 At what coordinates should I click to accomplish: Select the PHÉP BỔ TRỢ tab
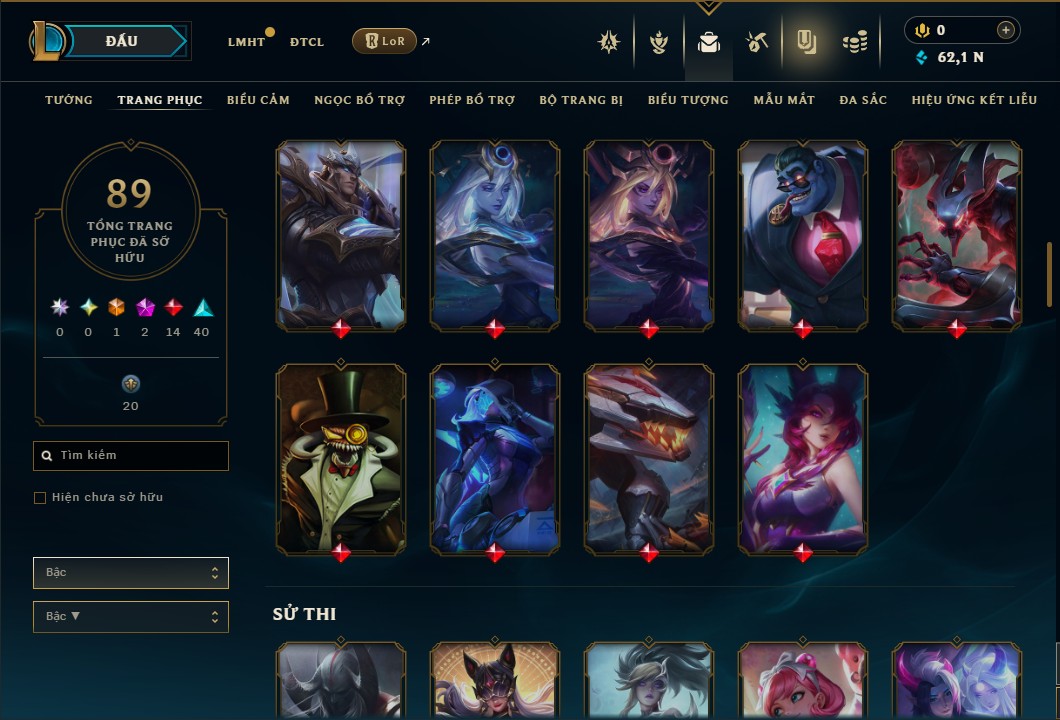pyautogui.click(x=472, y=100)
